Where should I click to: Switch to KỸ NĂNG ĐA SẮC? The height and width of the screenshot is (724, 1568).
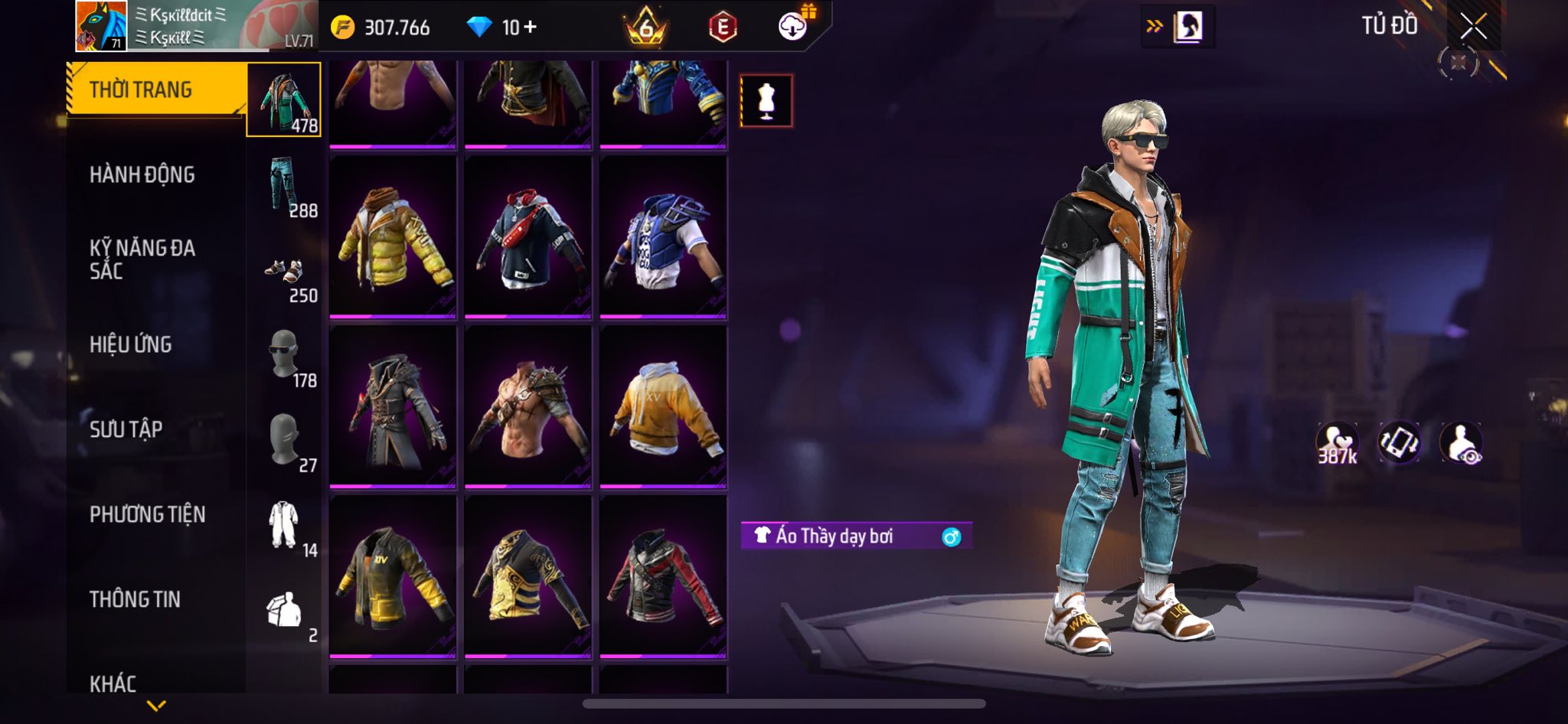point(142,259)
